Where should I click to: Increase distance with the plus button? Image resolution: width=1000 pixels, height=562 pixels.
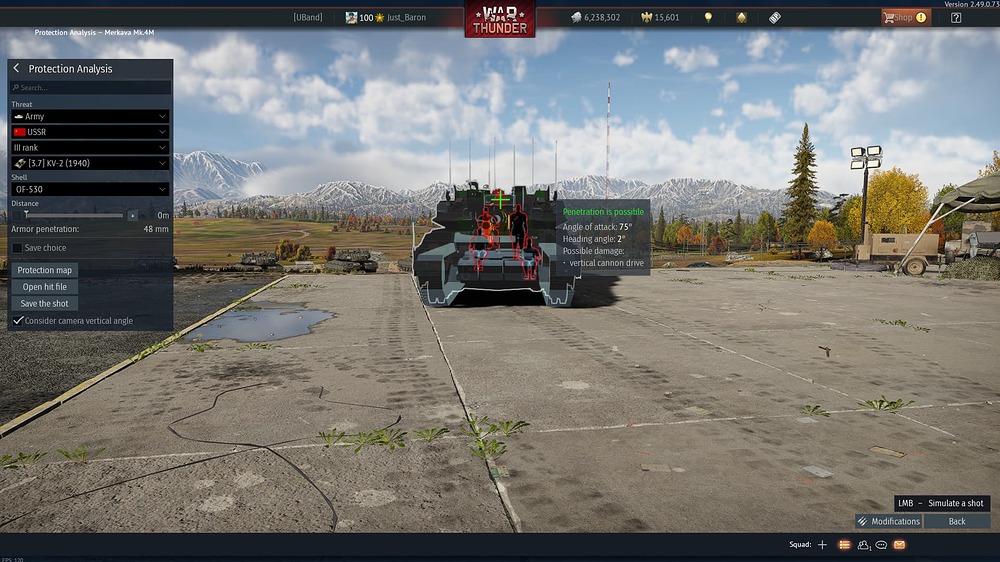click(132, 215)
